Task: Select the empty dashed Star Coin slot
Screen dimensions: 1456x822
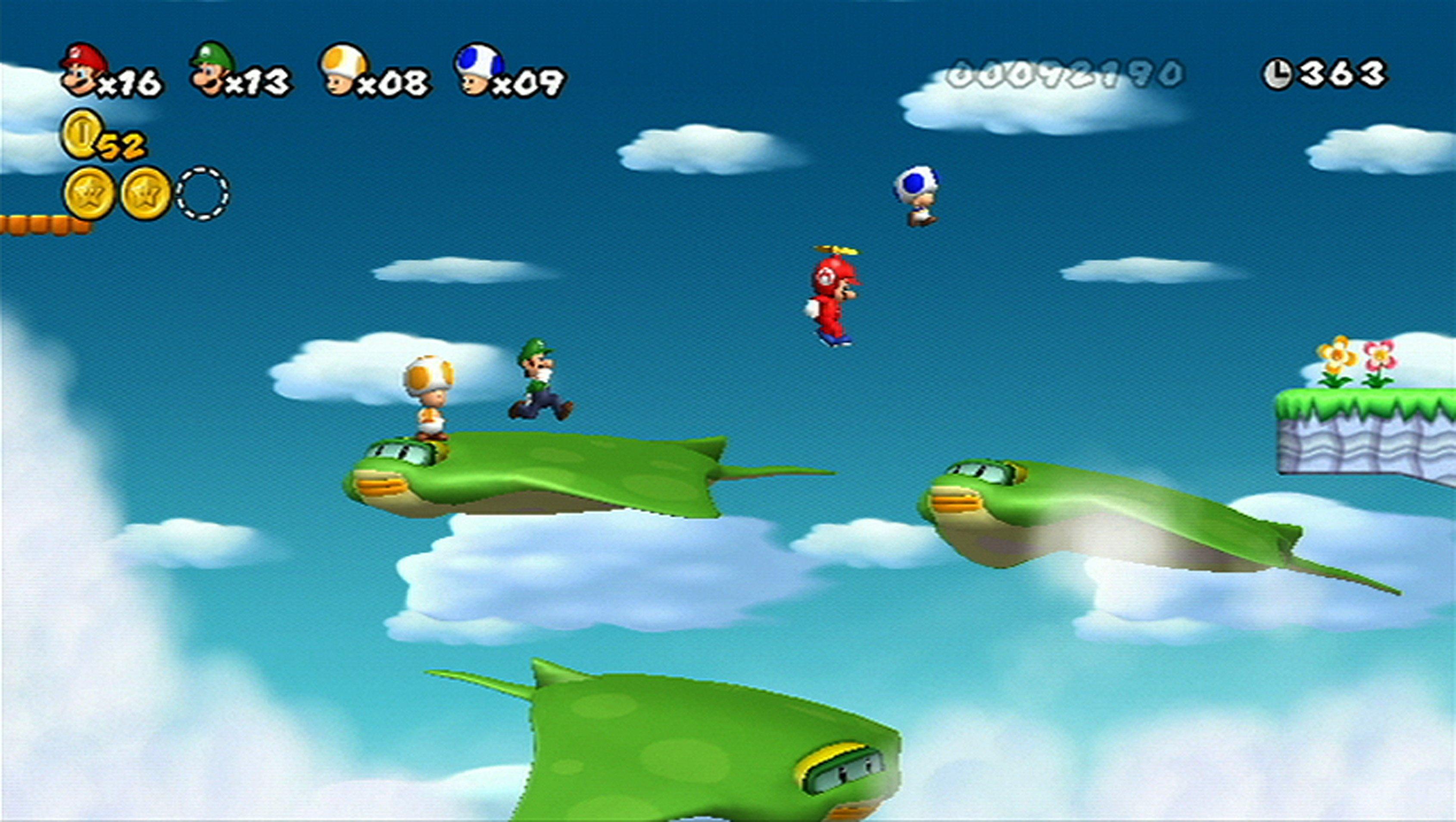Action: pos(203,193)
